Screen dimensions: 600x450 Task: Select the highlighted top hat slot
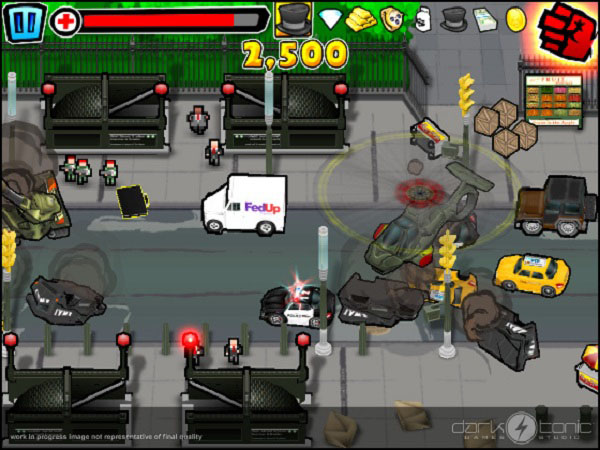tap(293, 19)
